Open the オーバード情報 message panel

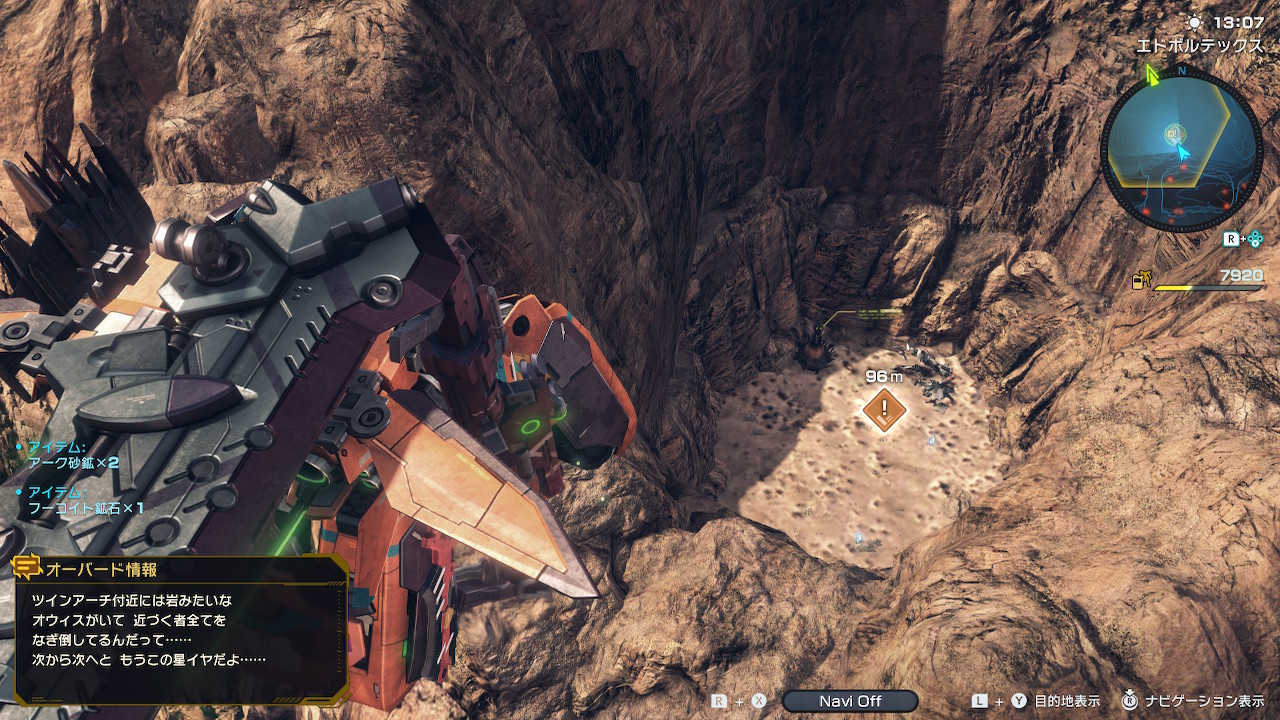[x=181, y=632]
